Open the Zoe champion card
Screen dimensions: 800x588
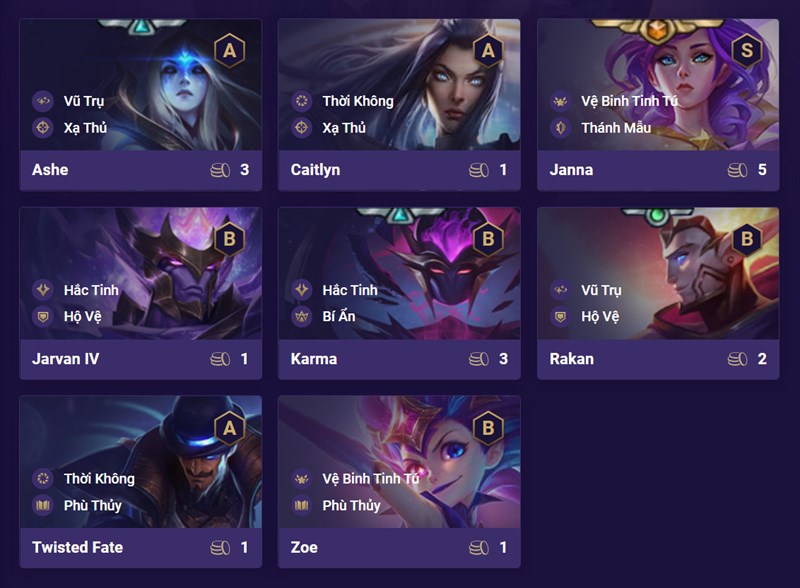399,481
